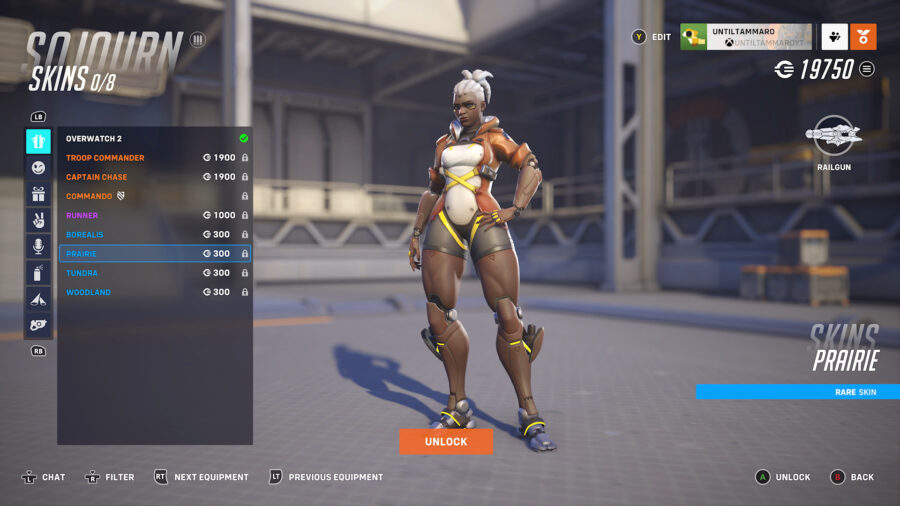Switch to the Sprays spray-can tab
The image size is (900, 506).
click(x=38, y=272)
